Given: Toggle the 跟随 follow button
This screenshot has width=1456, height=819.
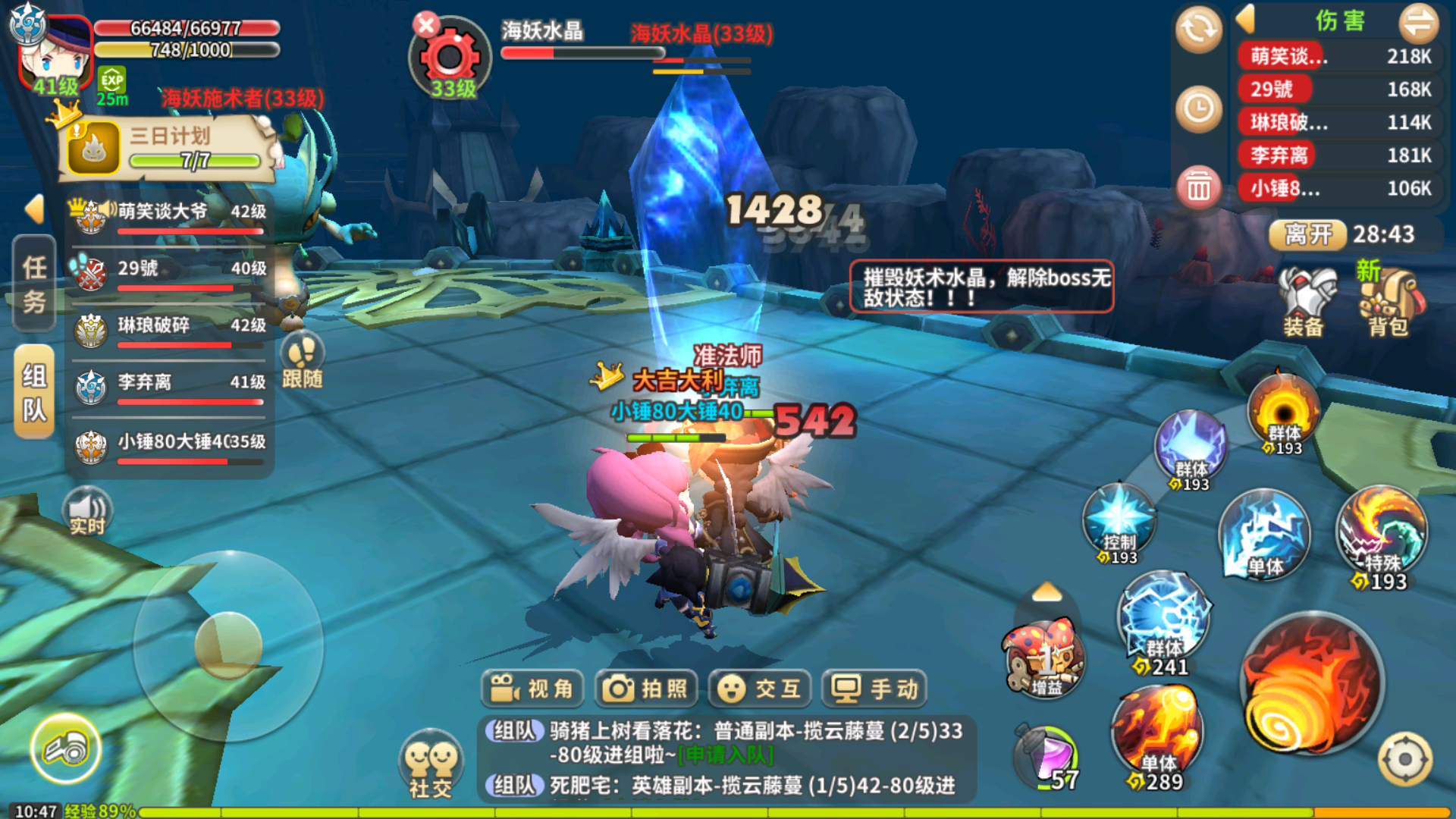Looking at the screenshot, I should (303, 361).
